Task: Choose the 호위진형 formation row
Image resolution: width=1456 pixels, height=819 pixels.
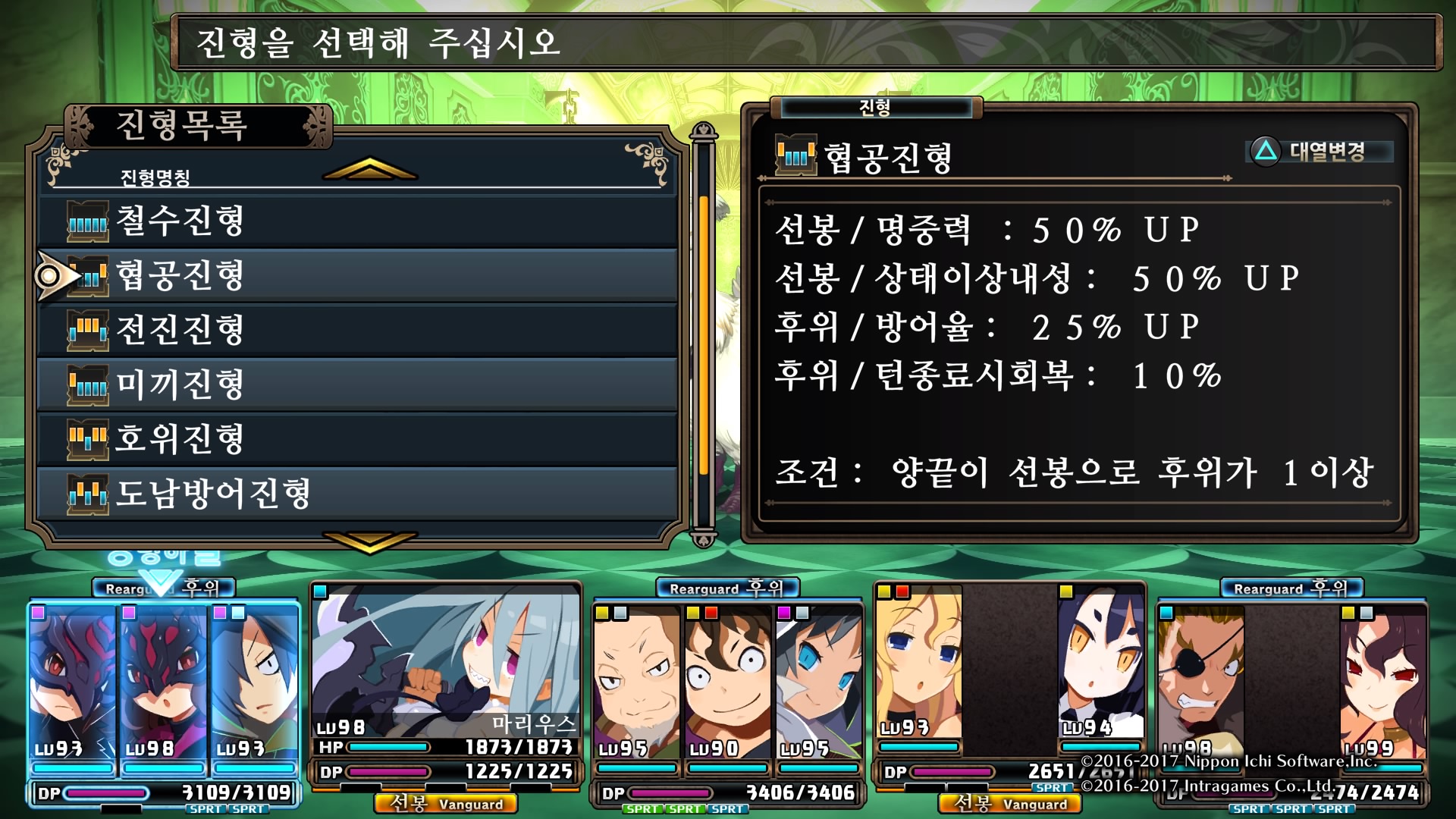Action: point(356,439)
